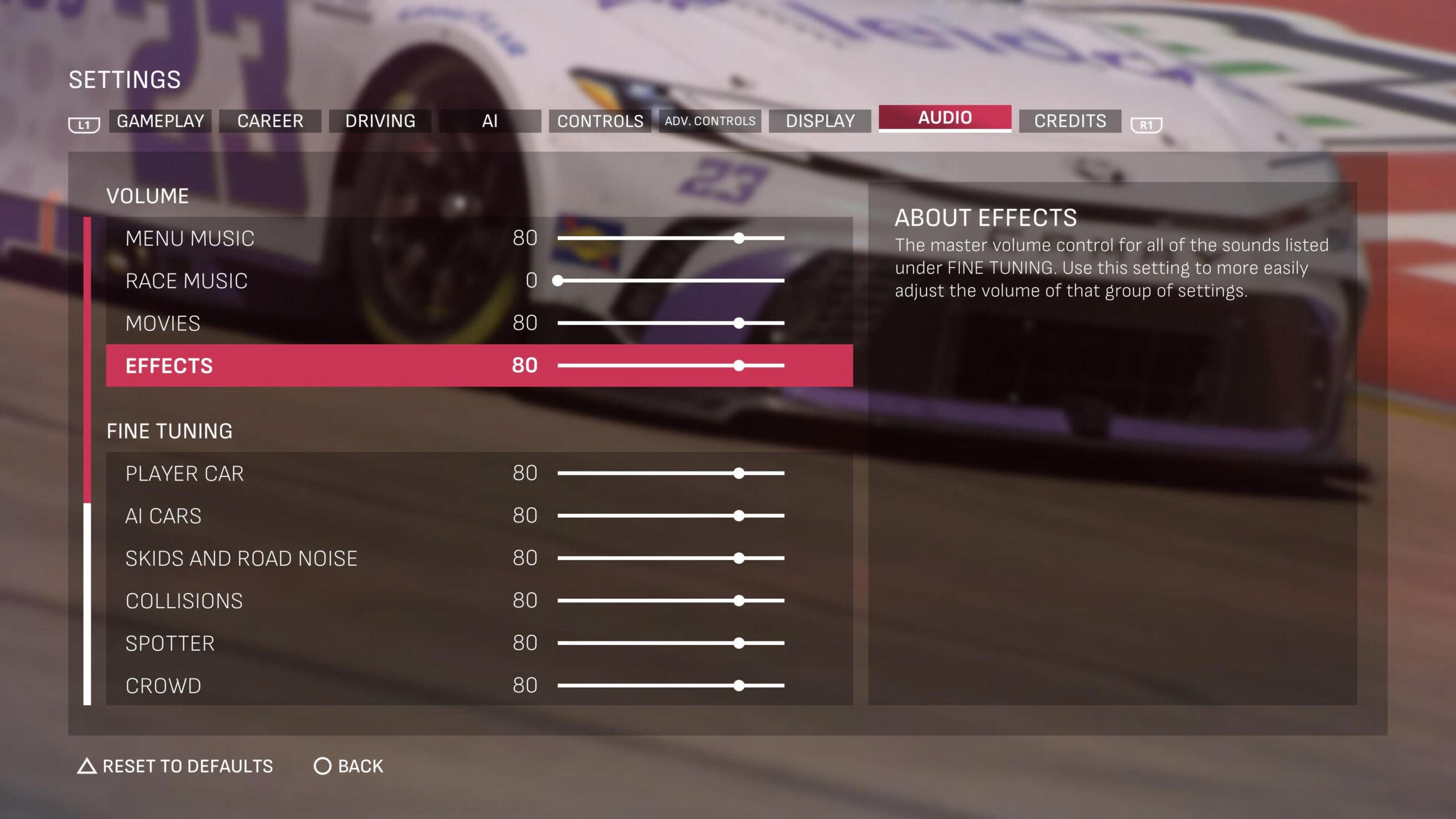Select the Audio tab
1456x819 pixels.
pos(945,118)
